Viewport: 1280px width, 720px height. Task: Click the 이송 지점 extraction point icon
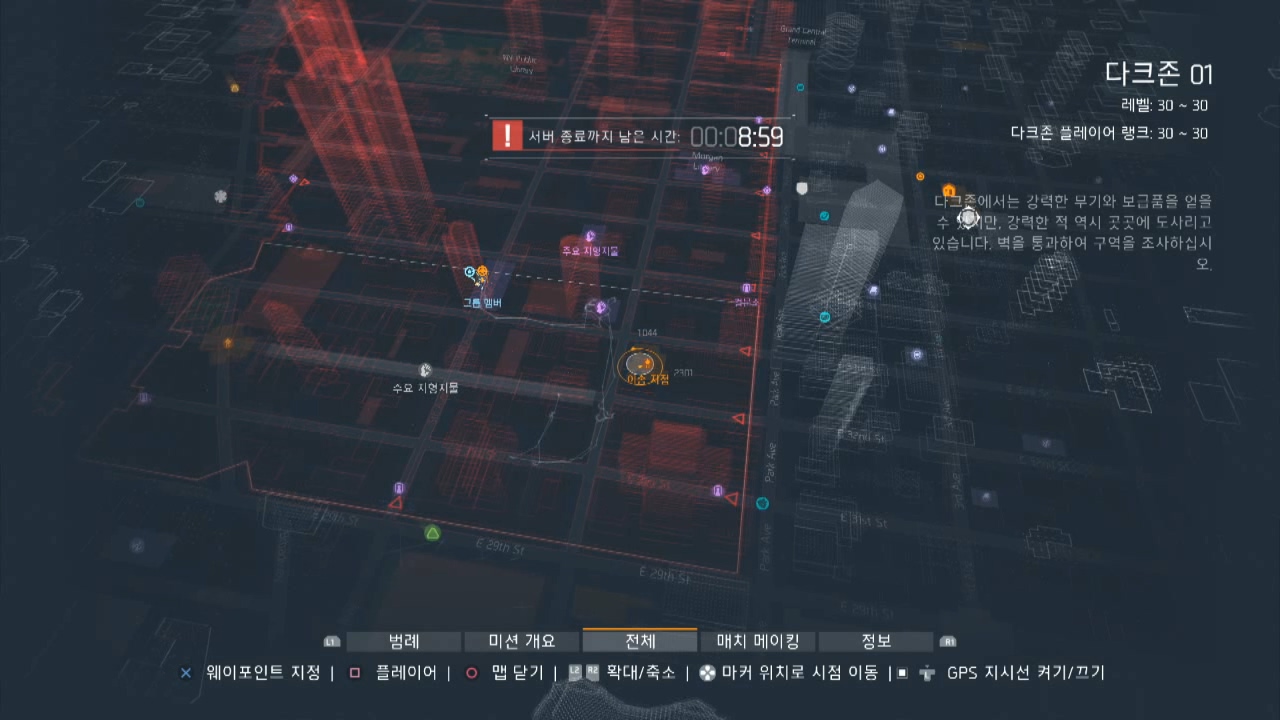pyautogui.click(x=640, y=363)
